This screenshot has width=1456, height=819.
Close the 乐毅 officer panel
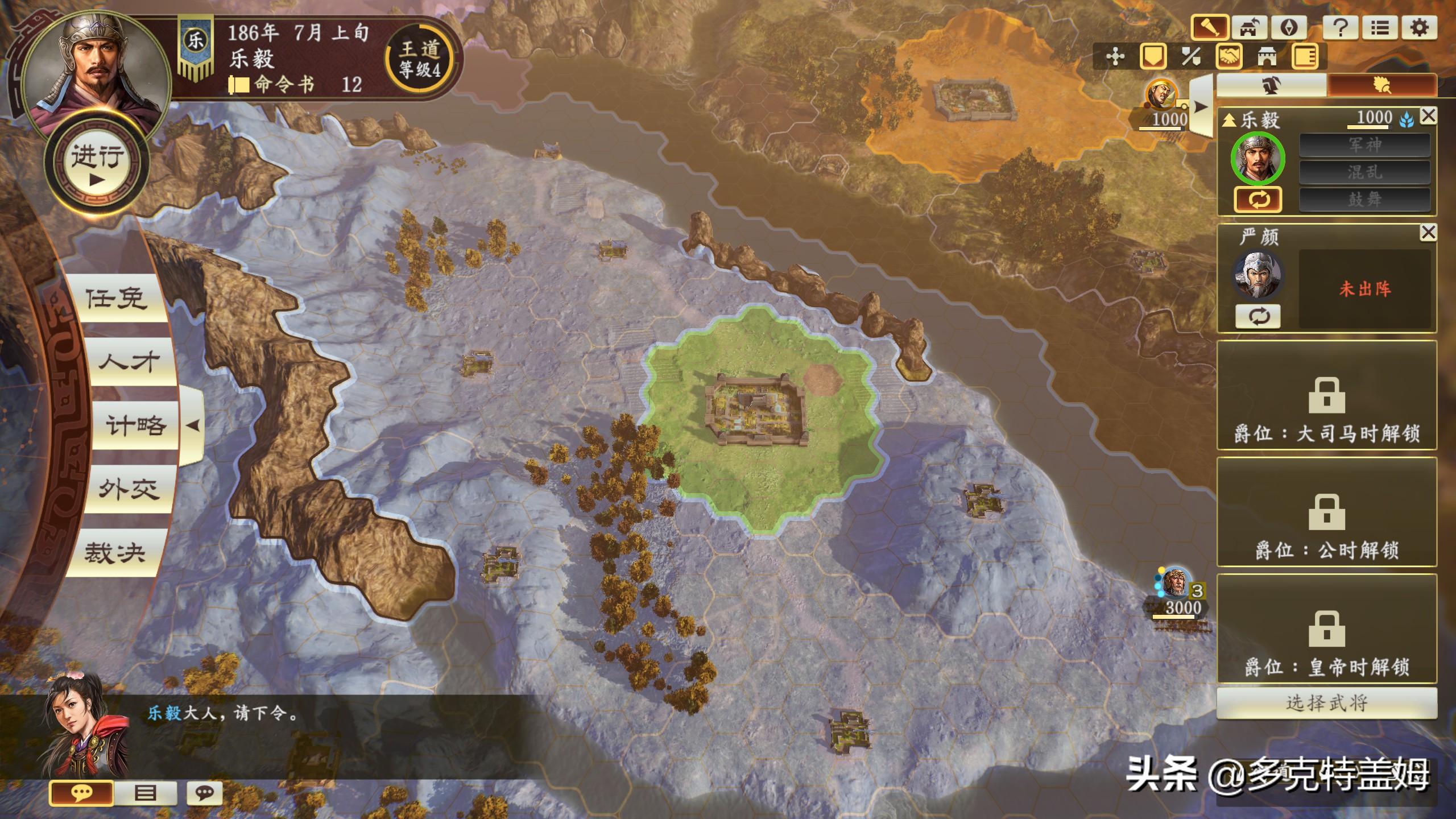[1428, 116]
